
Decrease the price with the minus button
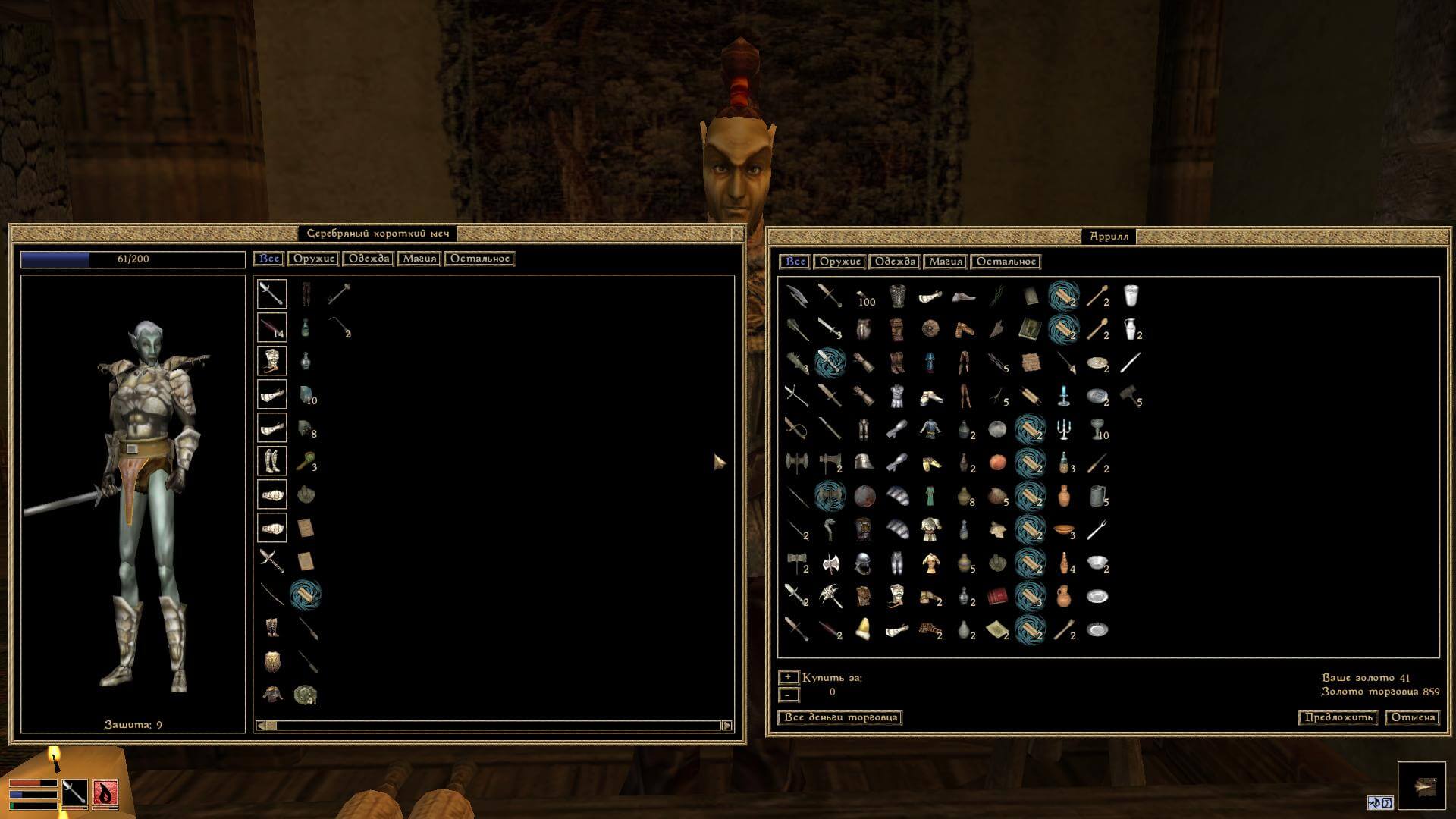click(789, 695)
